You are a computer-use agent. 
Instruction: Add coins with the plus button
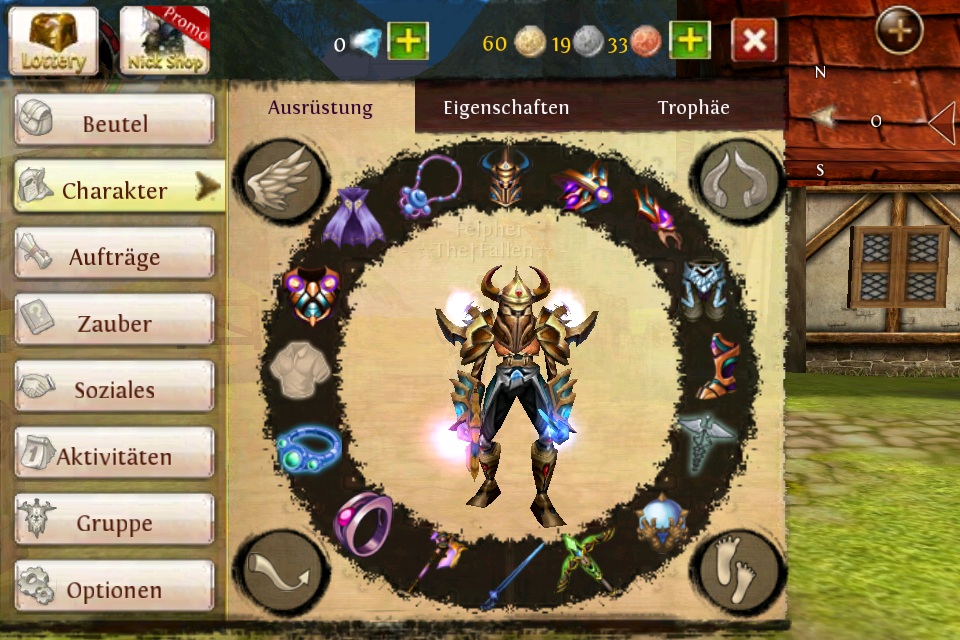(x=690, y=41)
